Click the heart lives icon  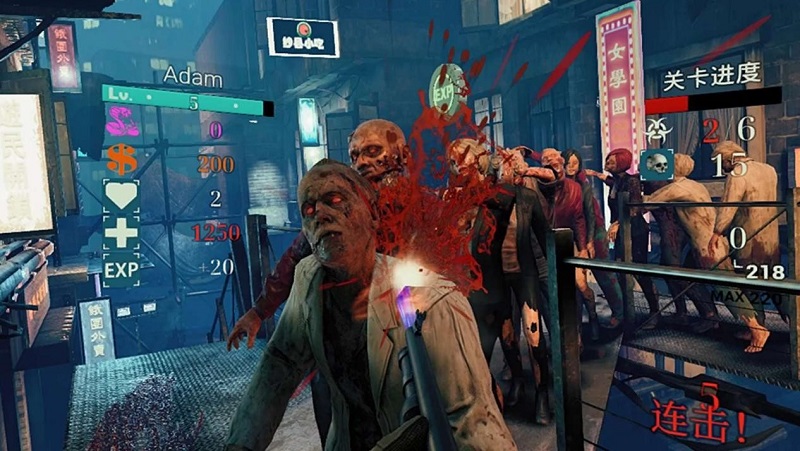tap(120, 196)
